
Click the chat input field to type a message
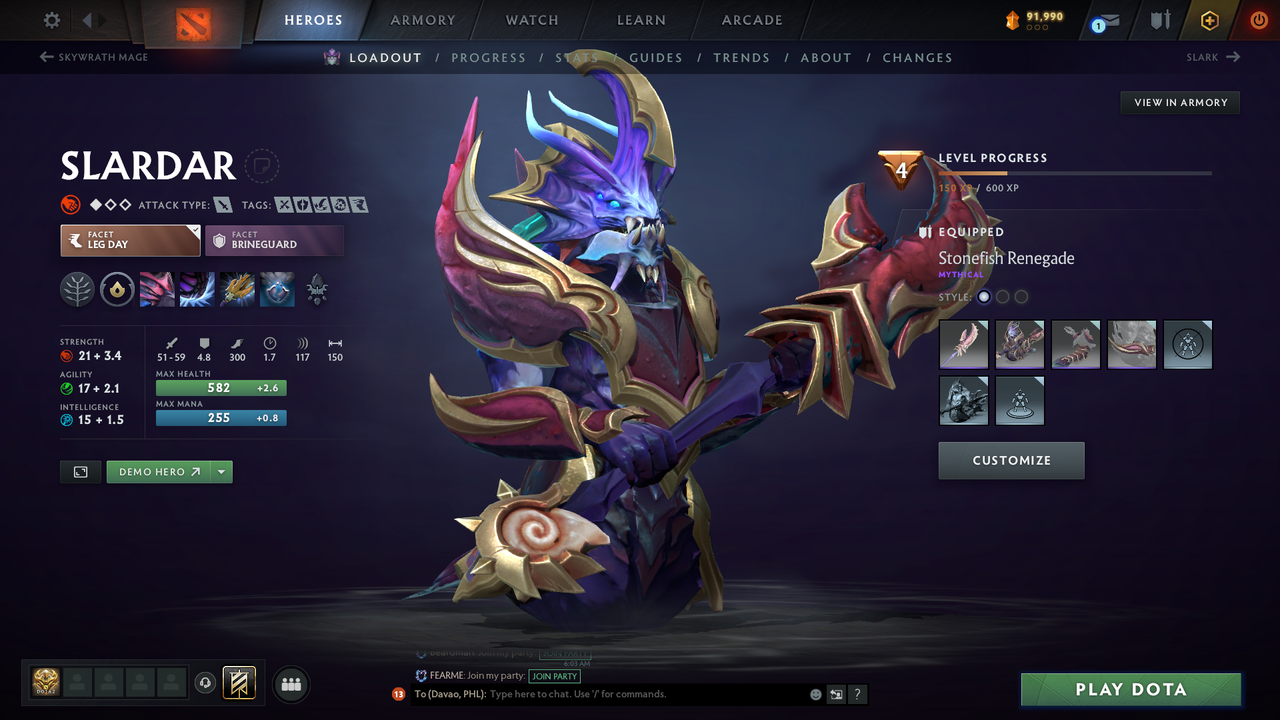click(x=600, y=693)
